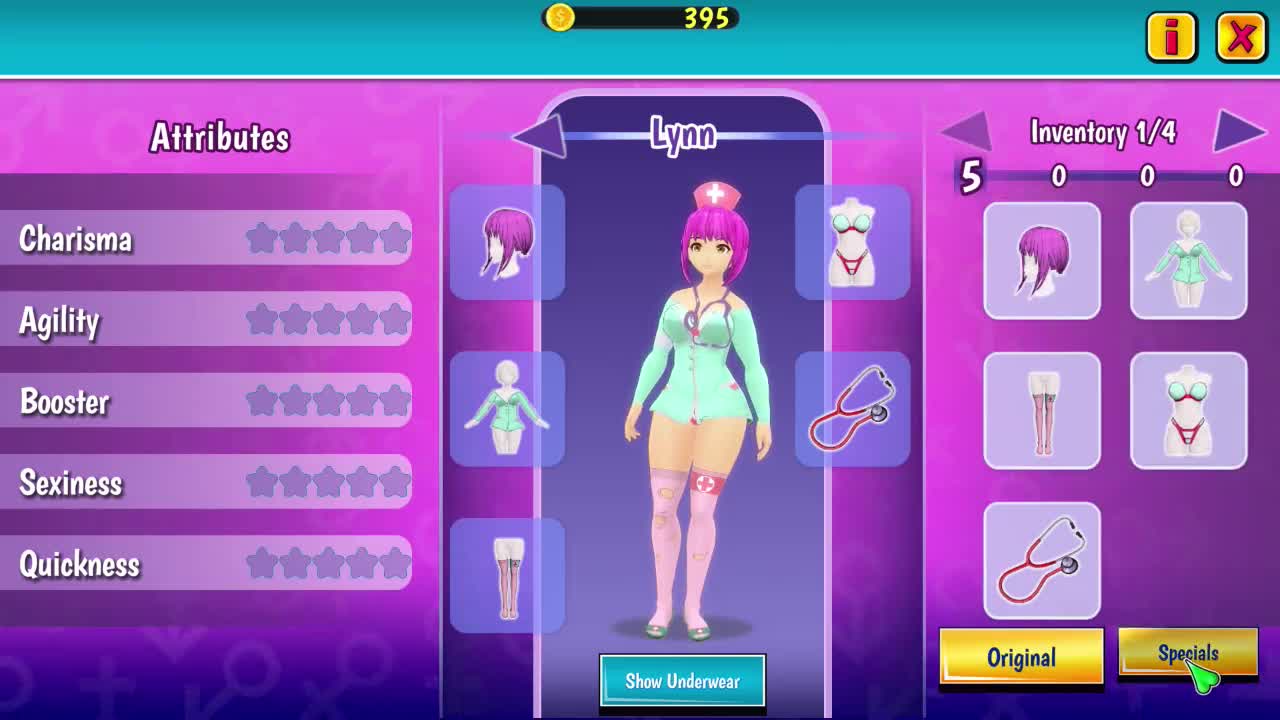Click the equipped hair slot
The height and width of the screenshot is (720, 1280).
[507, 242]
